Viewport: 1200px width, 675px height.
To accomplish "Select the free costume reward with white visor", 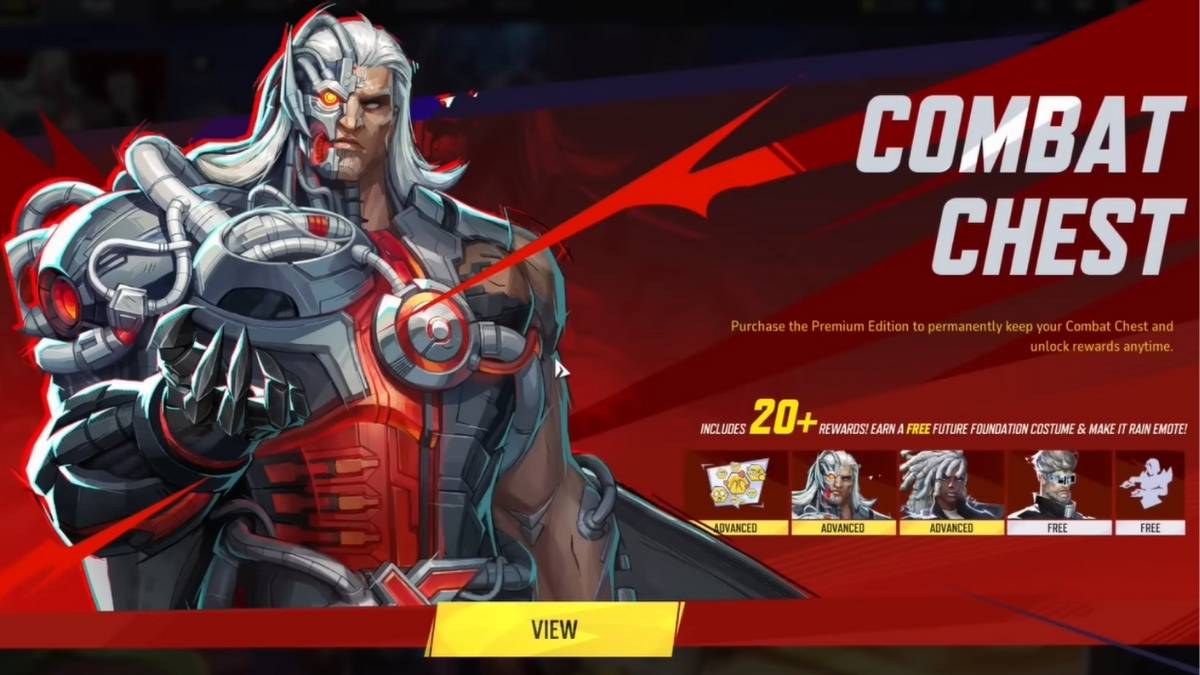I will (x=1059, y=491).
